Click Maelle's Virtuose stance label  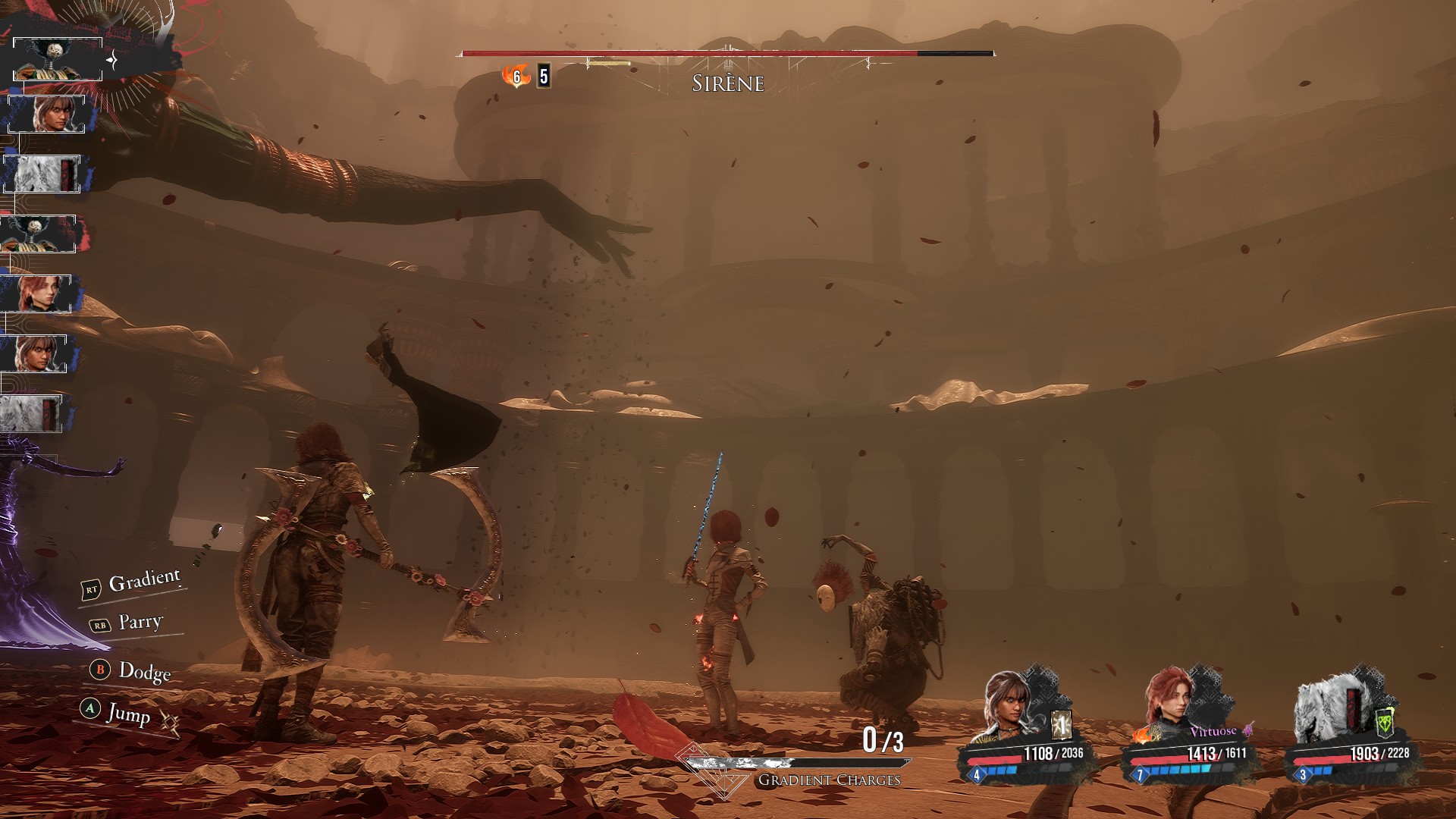tap(1213, 732)
